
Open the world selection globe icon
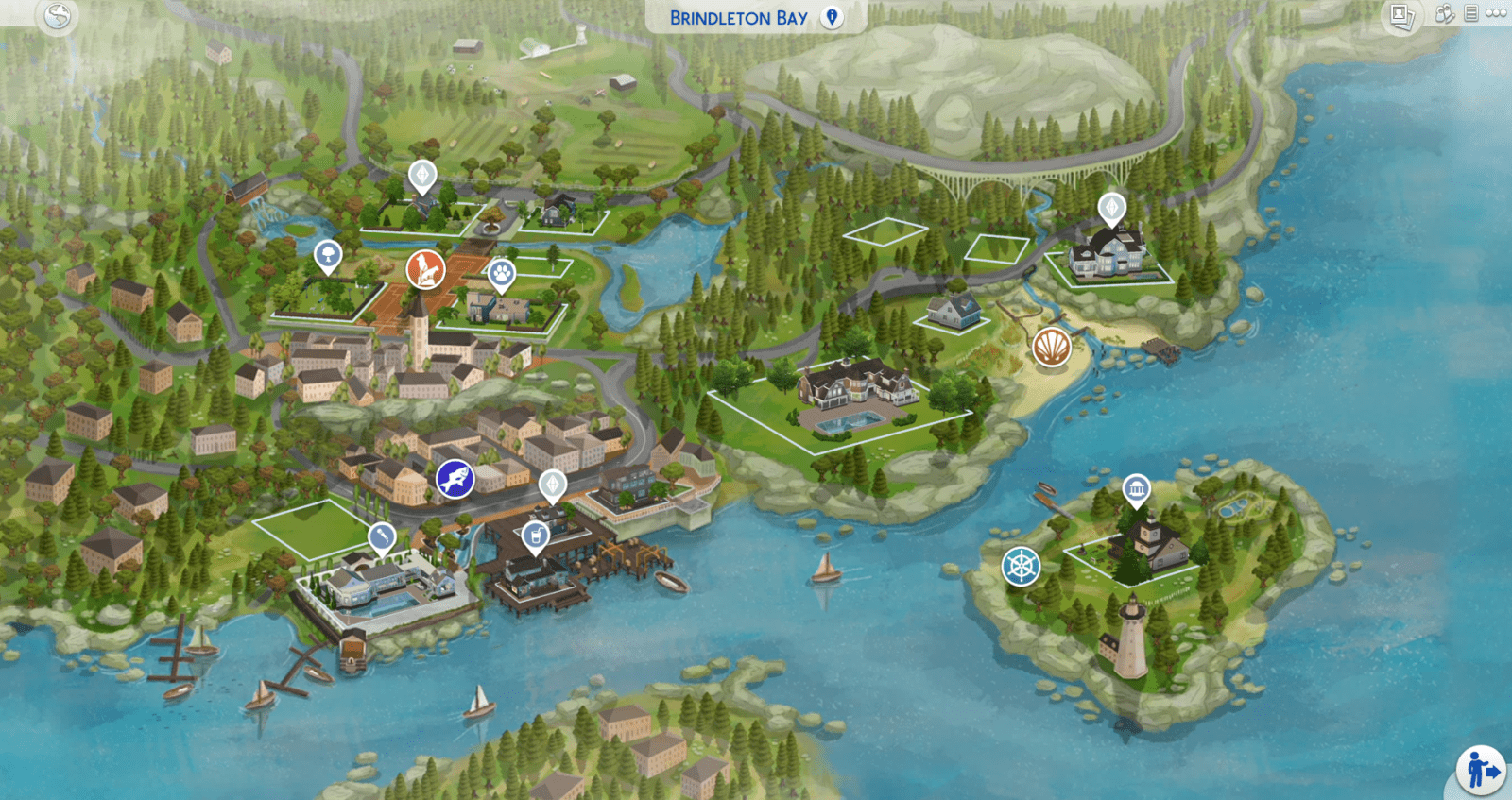coord(56,16)
